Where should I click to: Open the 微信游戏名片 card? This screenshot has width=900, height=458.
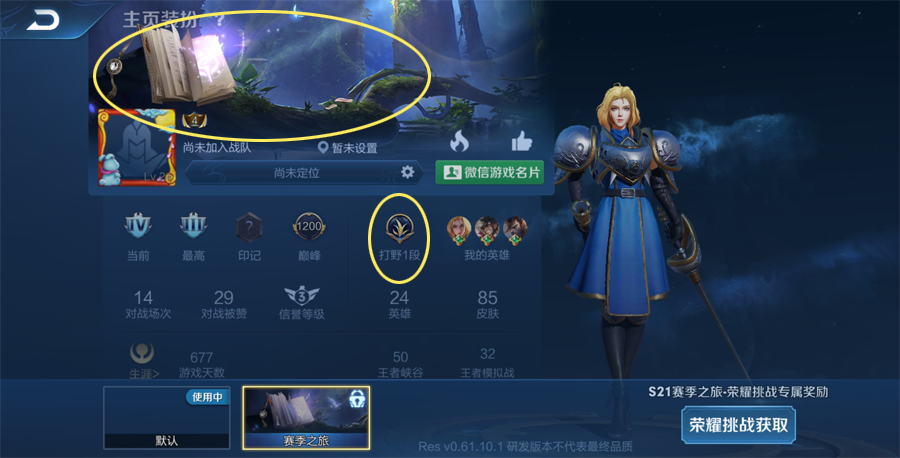(x=489, y=172)
